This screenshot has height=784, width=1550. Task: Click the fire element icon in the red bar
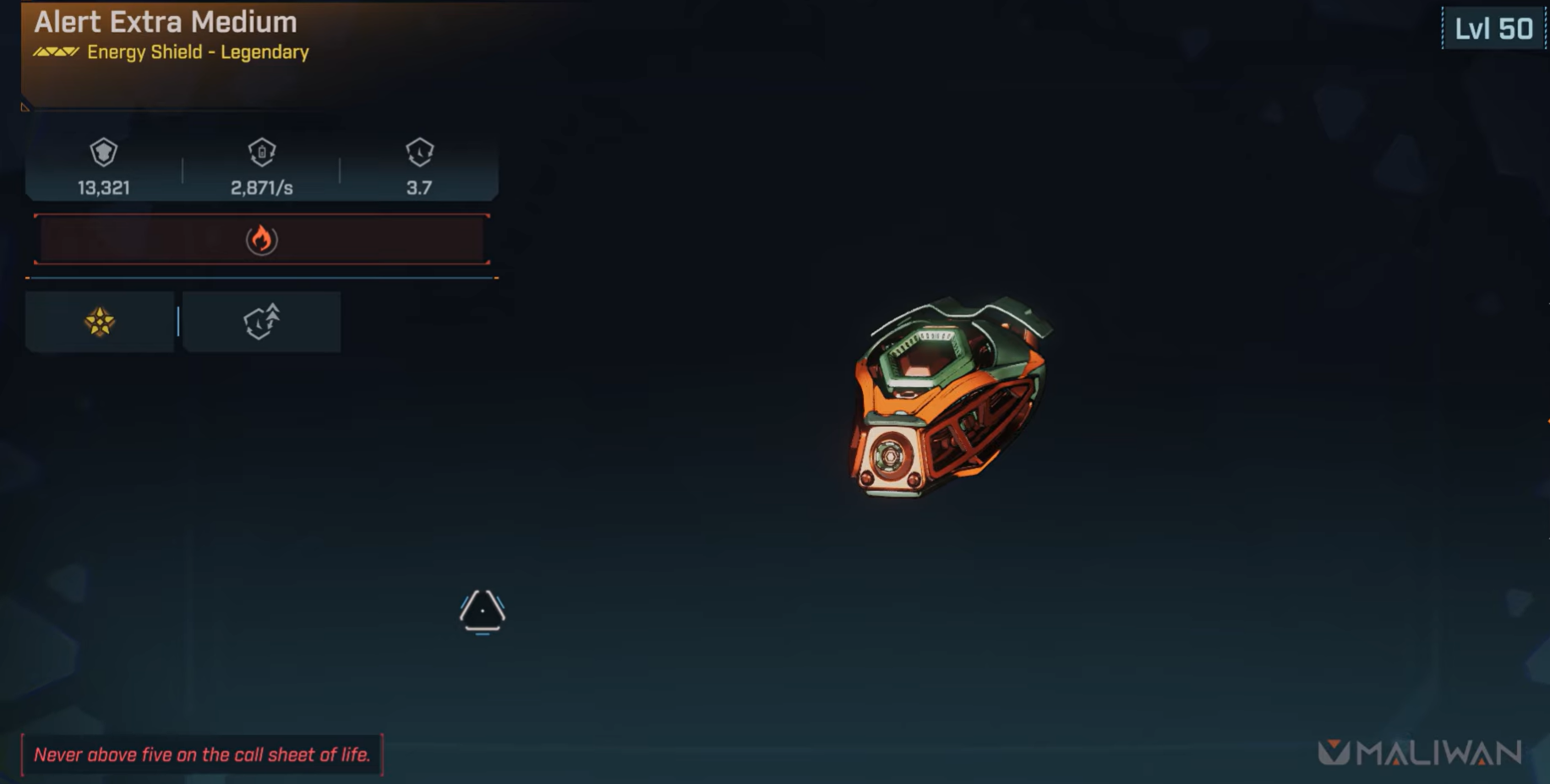point(263,240)
